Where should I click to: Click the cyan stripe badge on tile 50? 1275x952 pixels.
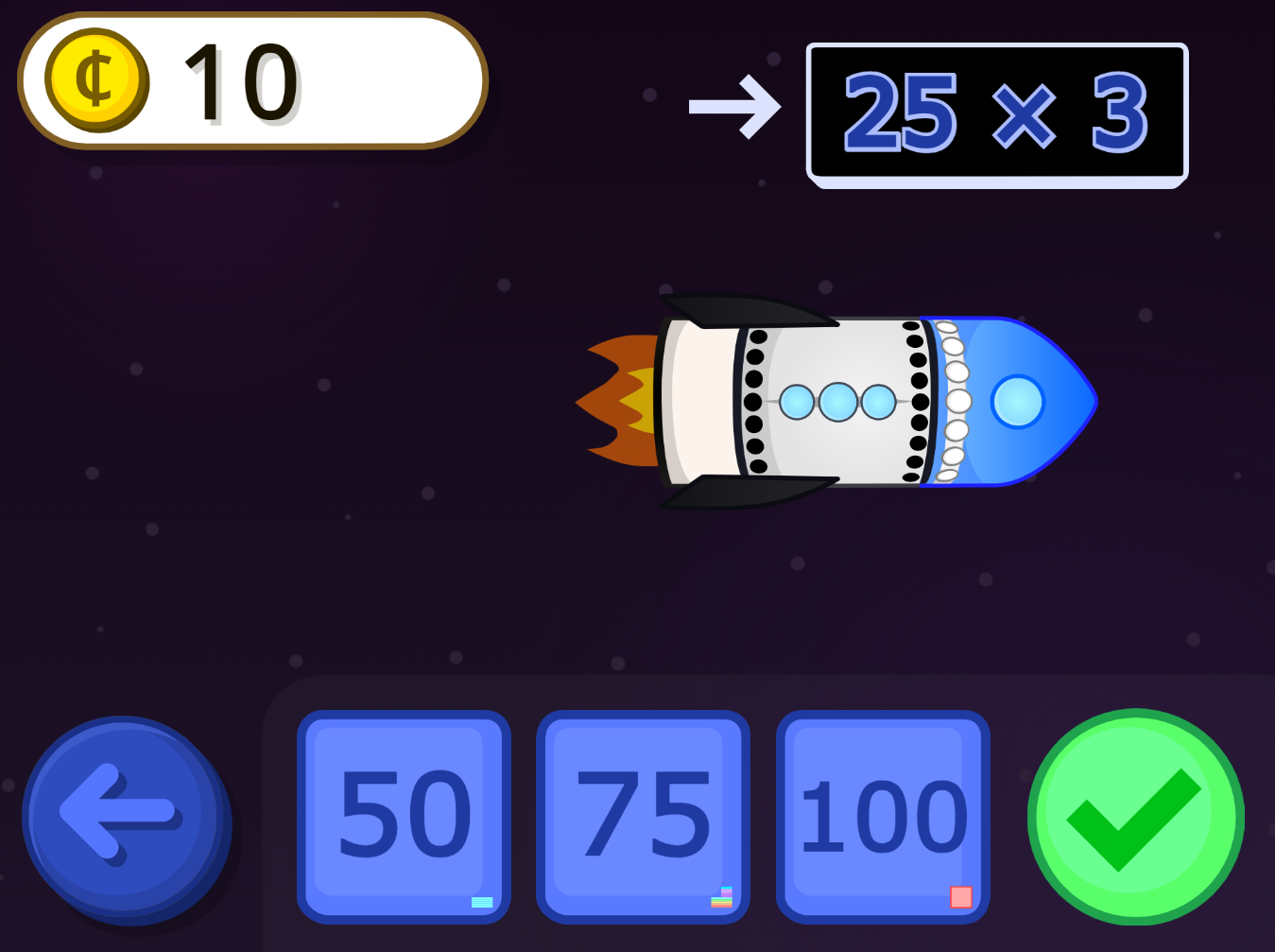coord(481,901)
